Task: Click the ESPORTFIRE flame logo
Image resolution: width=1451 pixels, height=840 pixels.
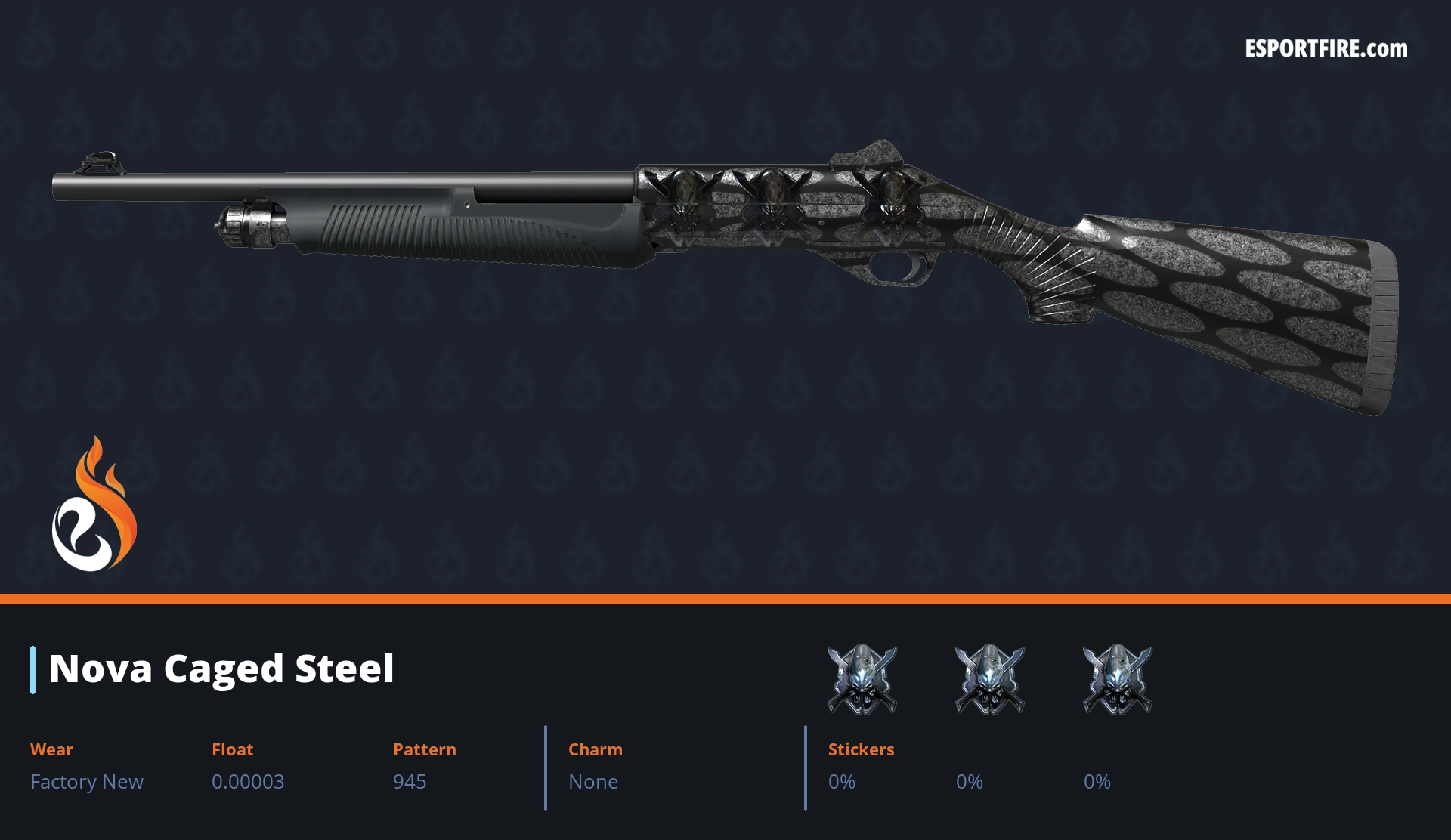Action: [x=94, y=506]
